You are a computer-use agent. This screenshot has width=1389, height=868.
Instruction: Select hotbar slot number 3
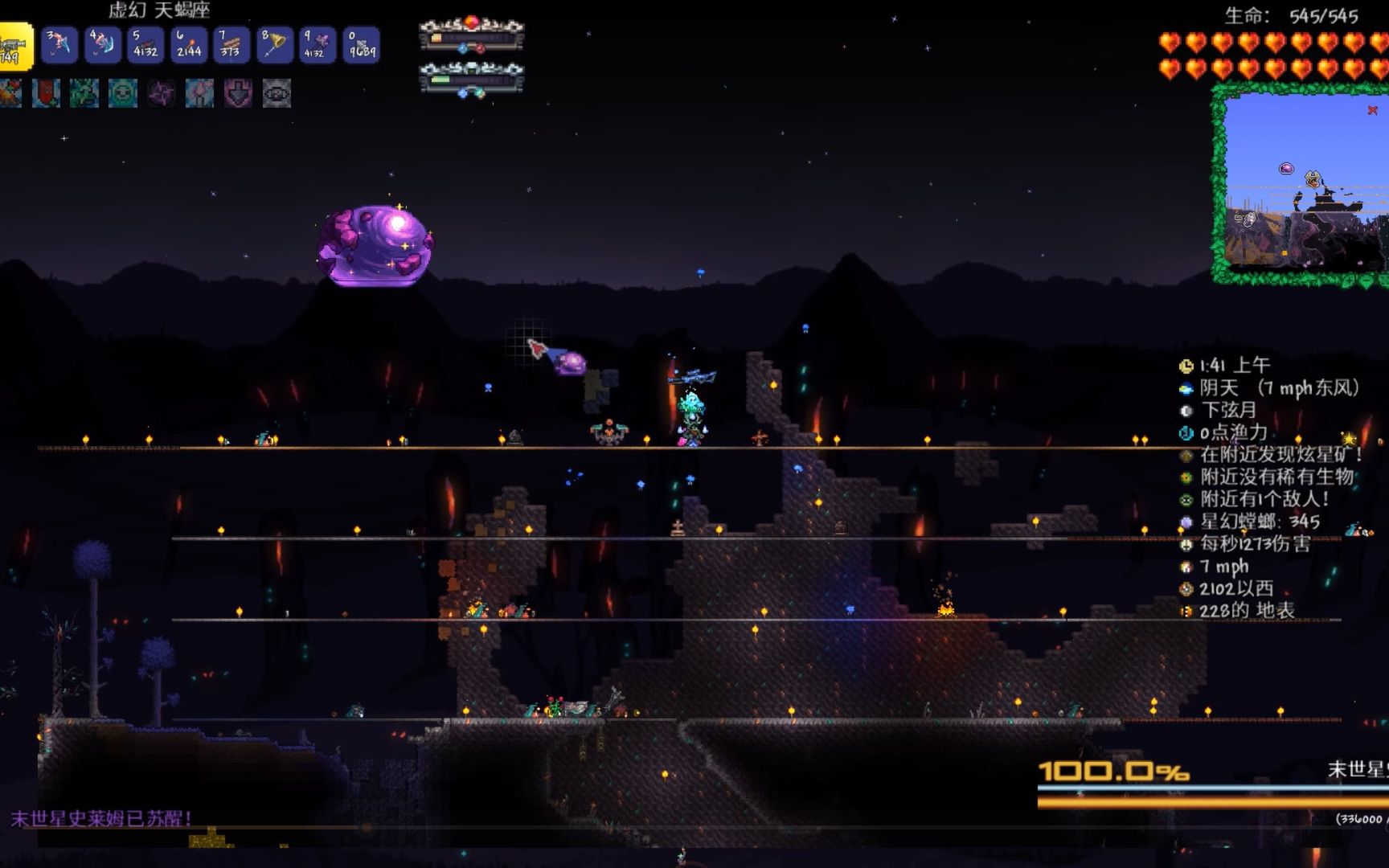(x=59, y=45)
